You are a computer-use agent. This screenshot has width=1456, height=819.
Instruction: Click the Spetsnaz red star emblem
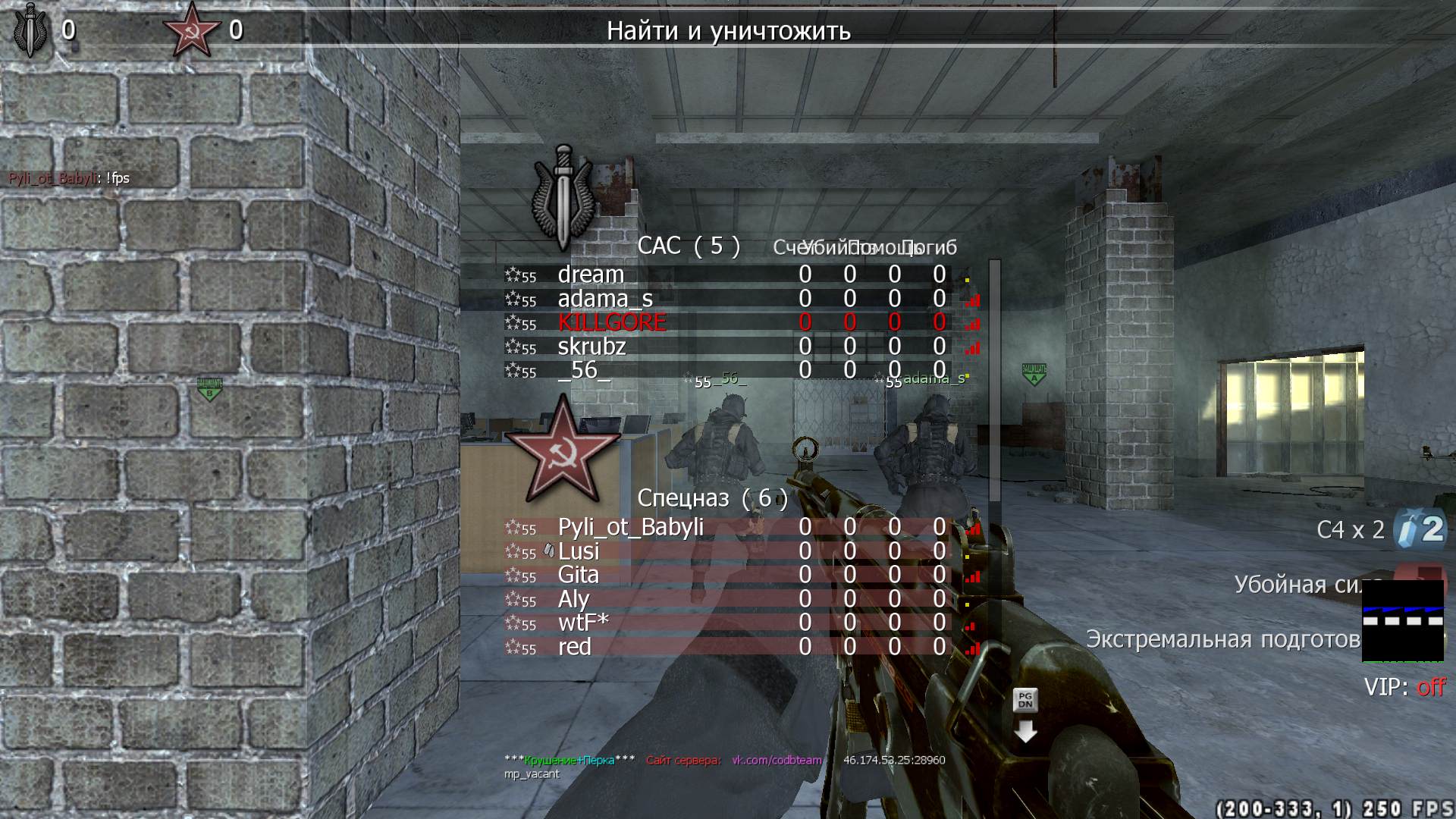[x=563, y=450]
